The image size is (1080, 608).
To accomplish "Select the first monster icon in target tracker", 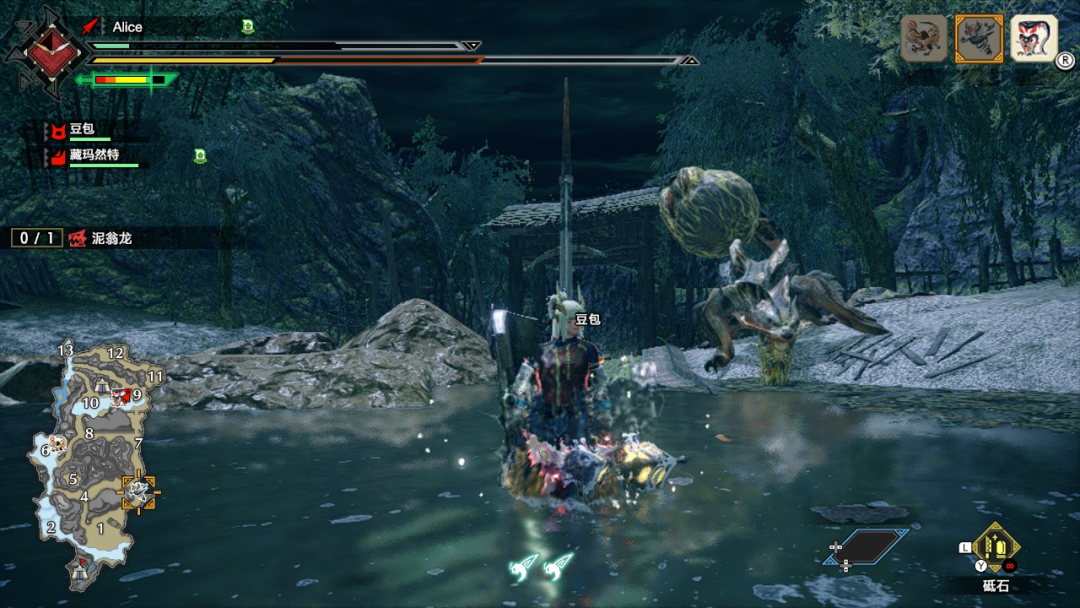I will point(924,39).
